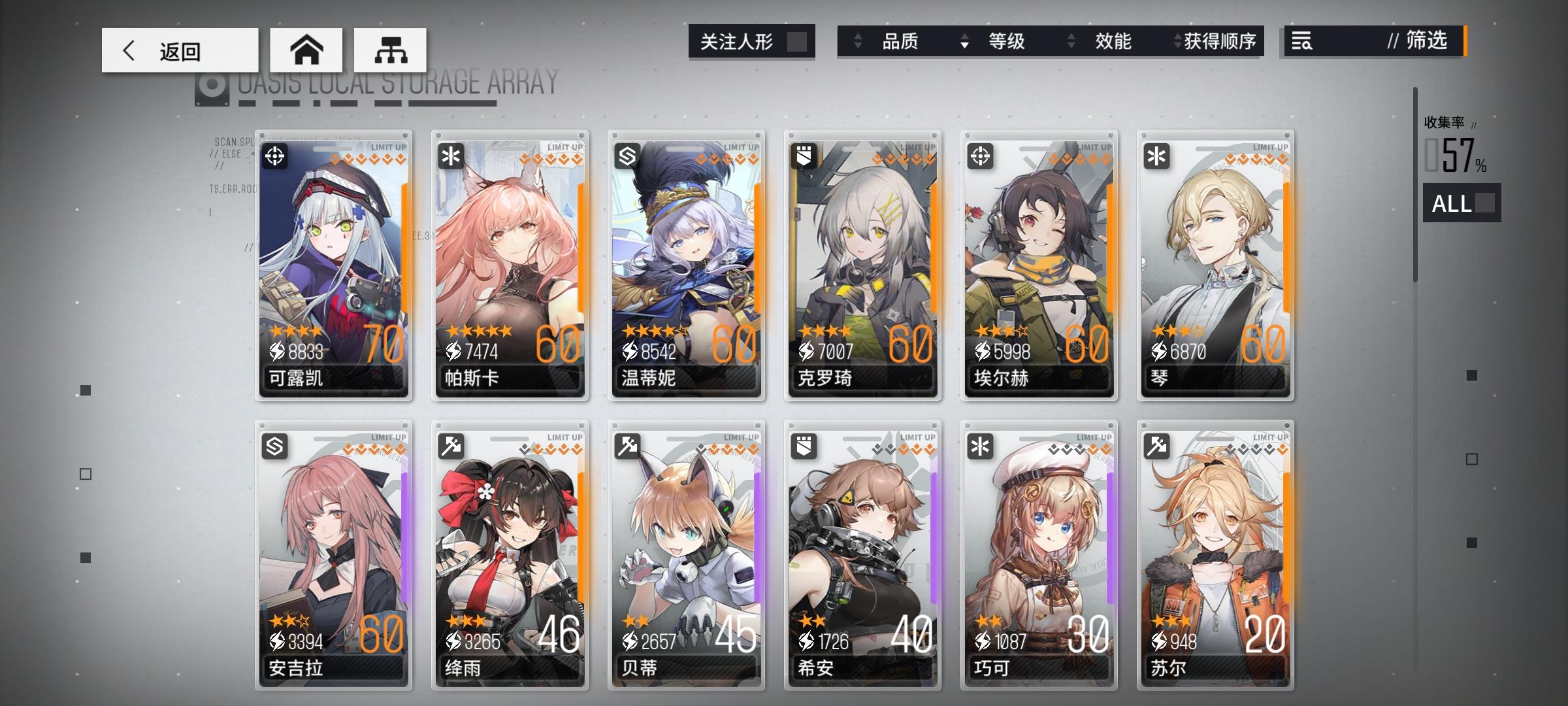Click the guard shield icon on 克罗琦's card

point(806,157)
